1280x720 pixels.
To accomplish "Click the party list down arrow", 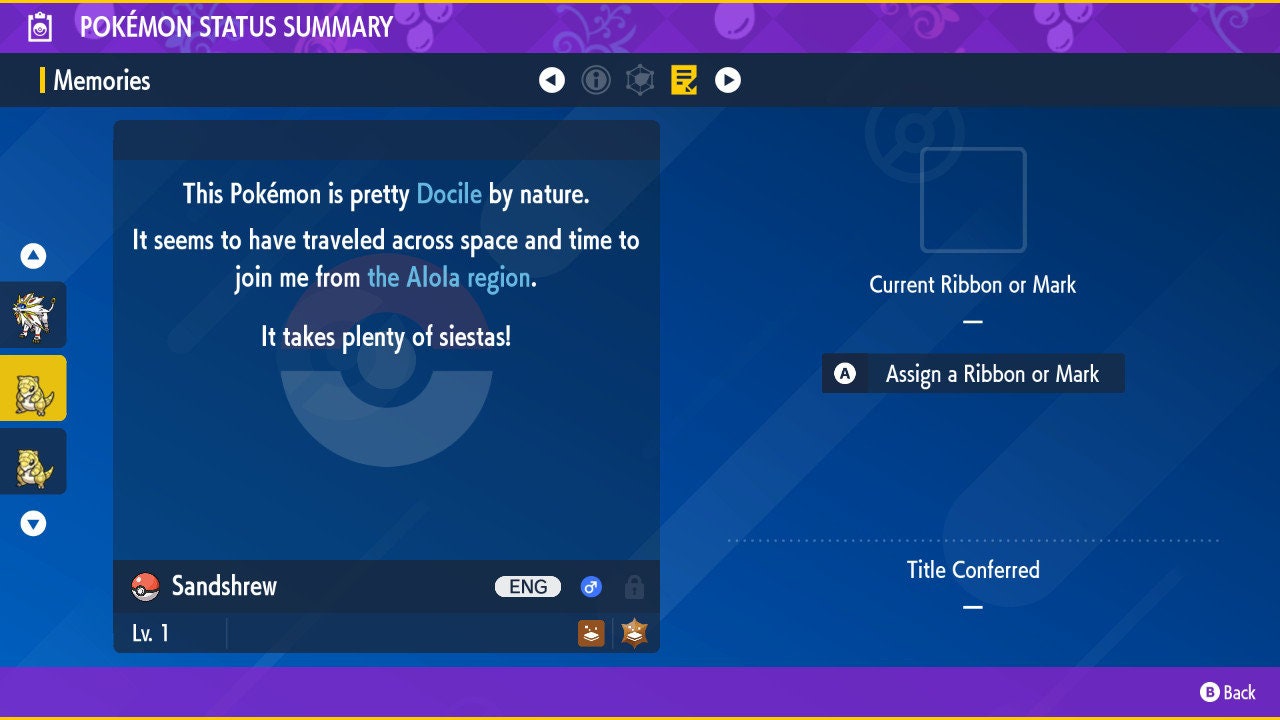I will [x=33, y=523].
